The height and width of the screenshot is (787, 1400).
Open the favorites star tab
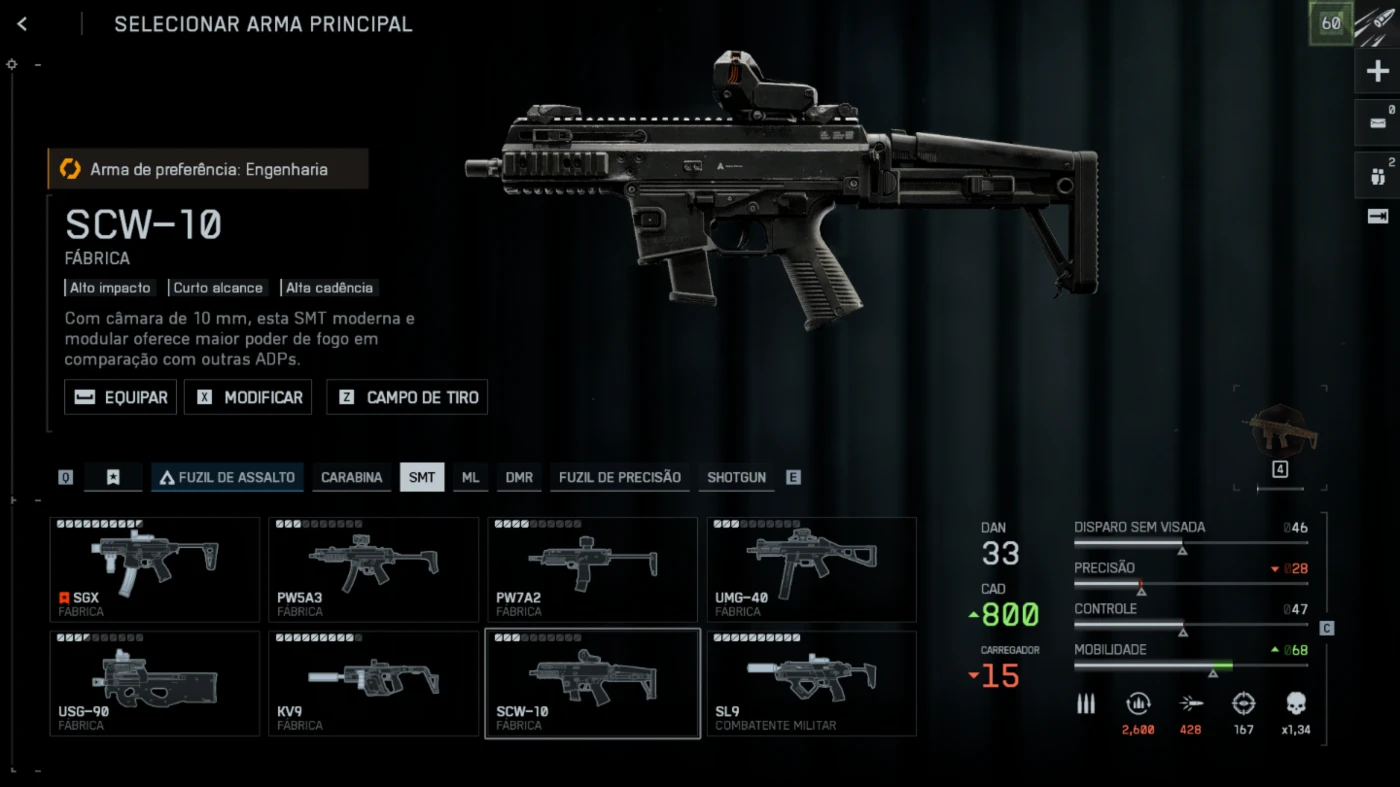(x=113, y=477)
